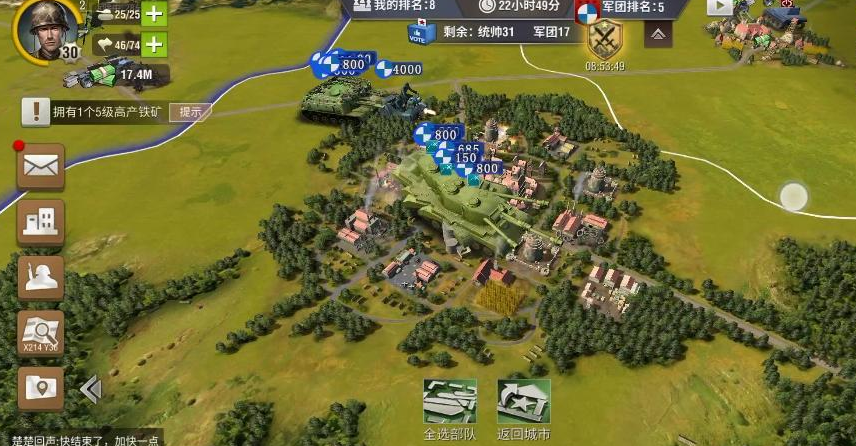Collapse the left sidebar with the double-arrow
Screen dimensions: 856x446
click(89, 388)
